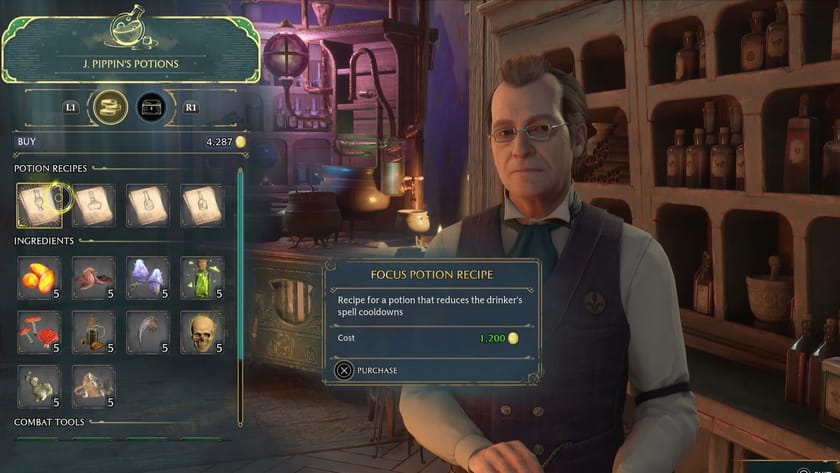840x473 pixels.
Task: Switch to the Buy tab with coins icon
Action: [x=106, y=105]
